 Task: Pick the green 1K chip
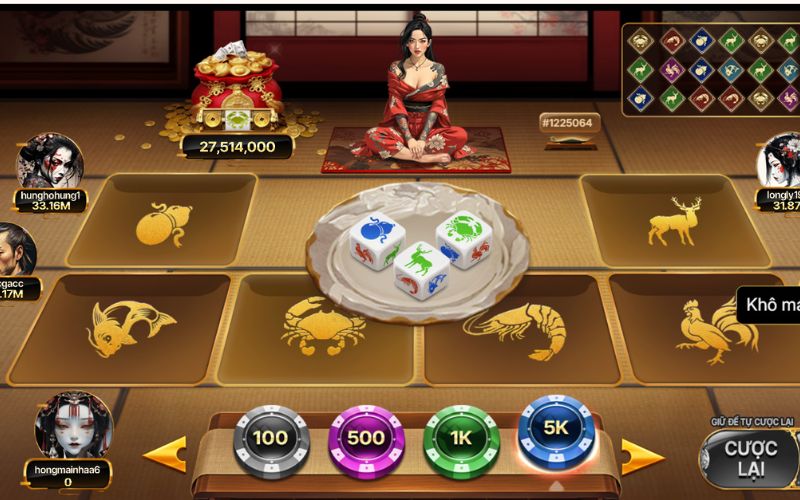tap(461, 438)
